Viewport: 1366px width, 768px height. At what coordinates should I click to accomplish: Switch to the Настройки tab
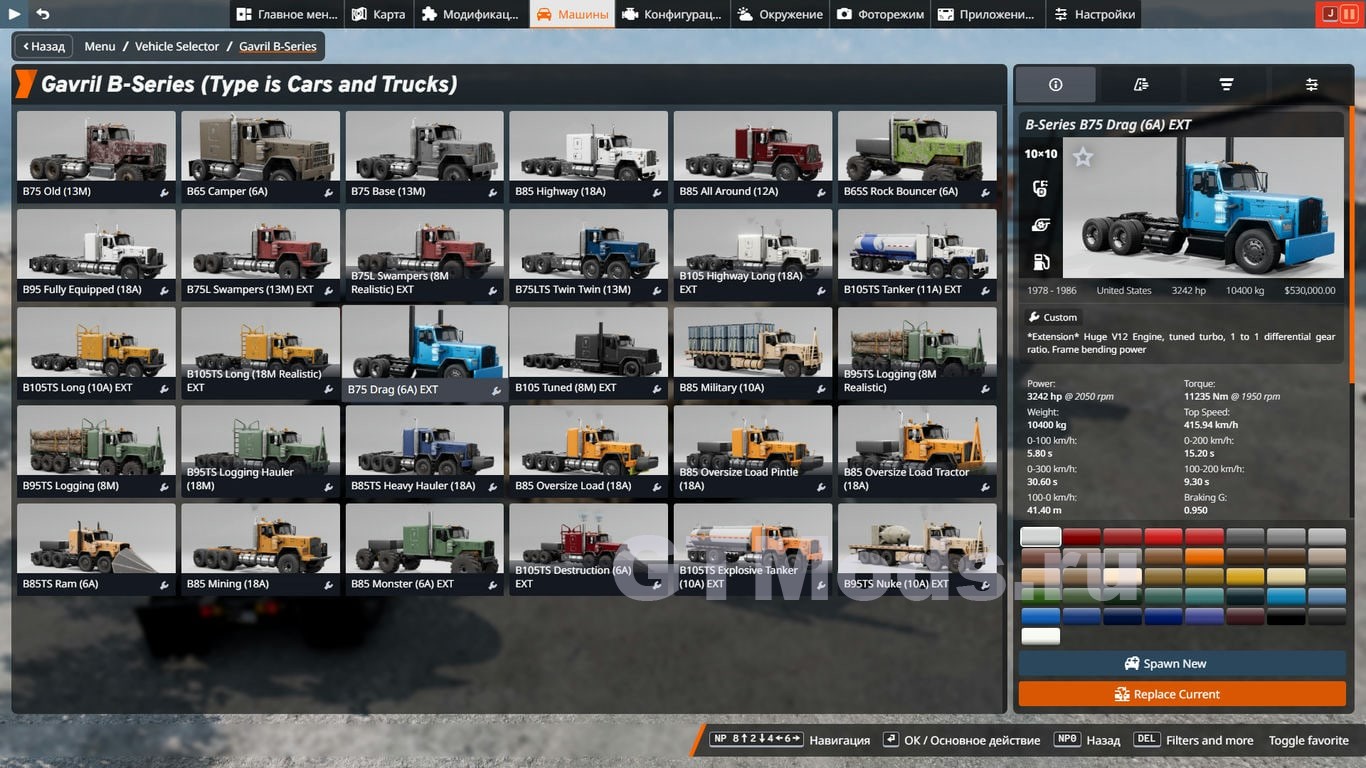click(x=1094, y=14)
